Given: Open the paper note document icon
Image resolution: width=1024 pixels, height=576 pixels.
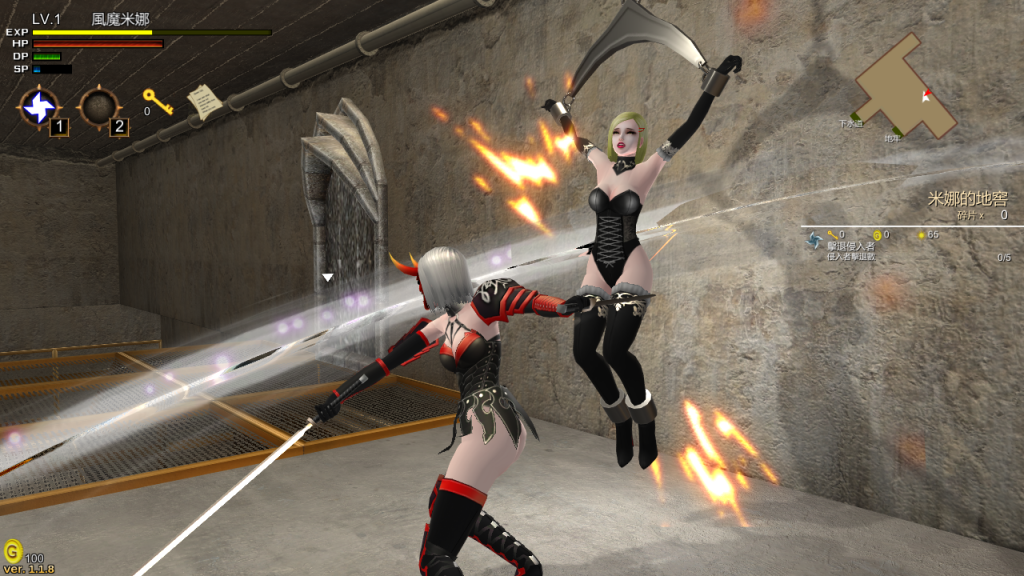Looking at the screenshot, I should [204, 100].
